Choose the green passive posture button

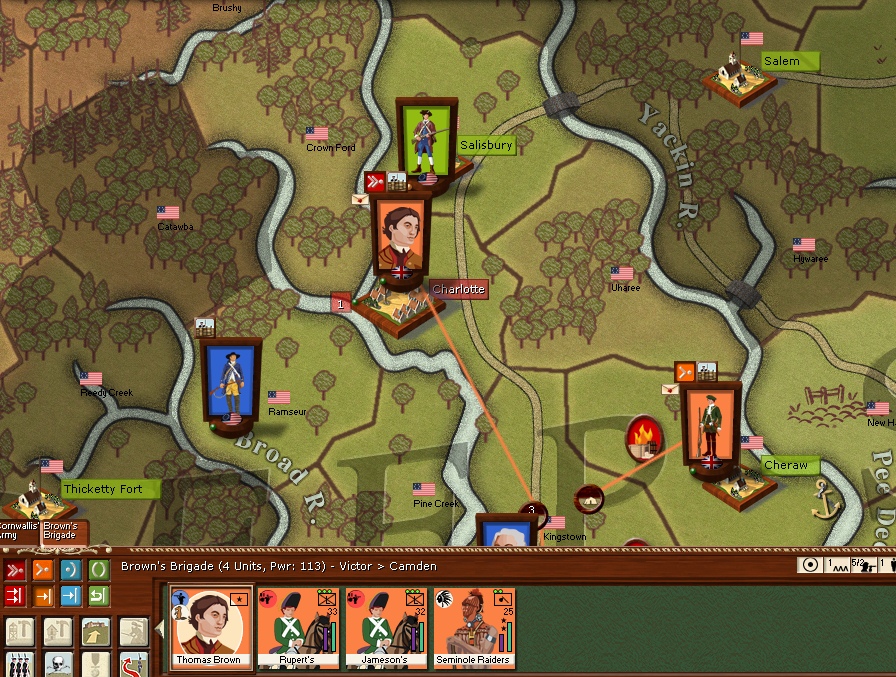[99, 570]
